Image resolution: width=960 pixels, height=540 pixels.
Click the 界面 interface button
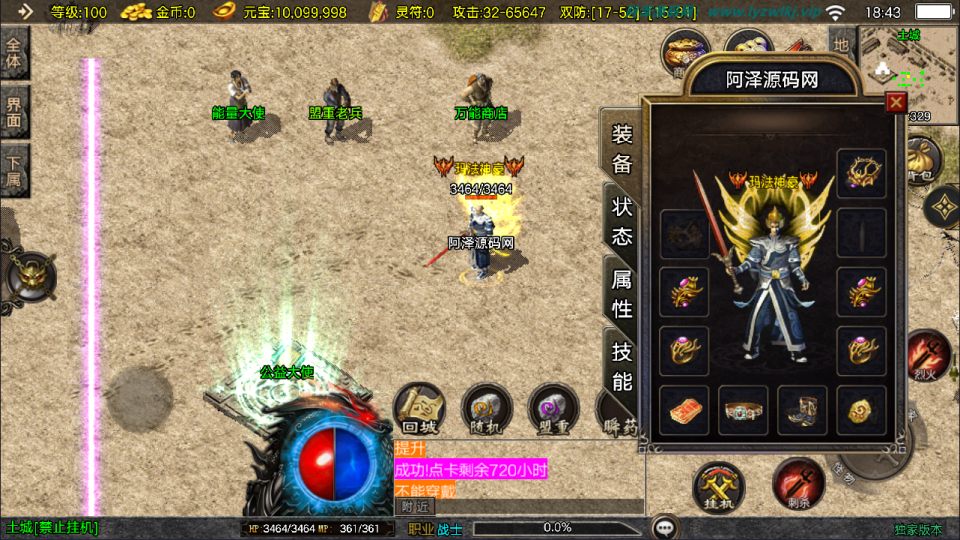coord(15,111)
